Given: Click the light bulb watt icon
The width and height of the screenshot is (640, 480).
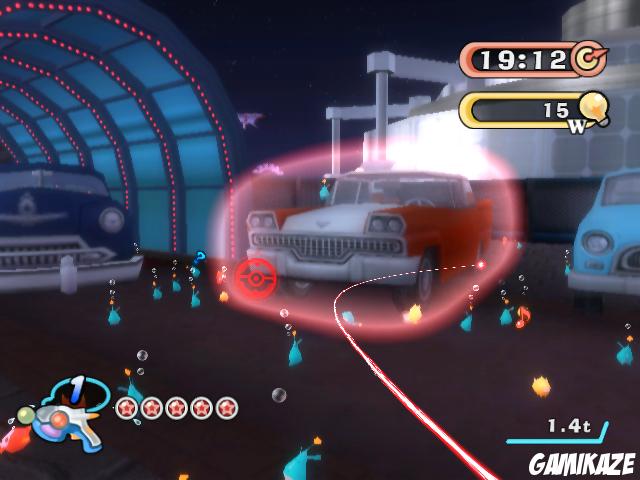Looking at the screenshot, I should tap(593, 105).
